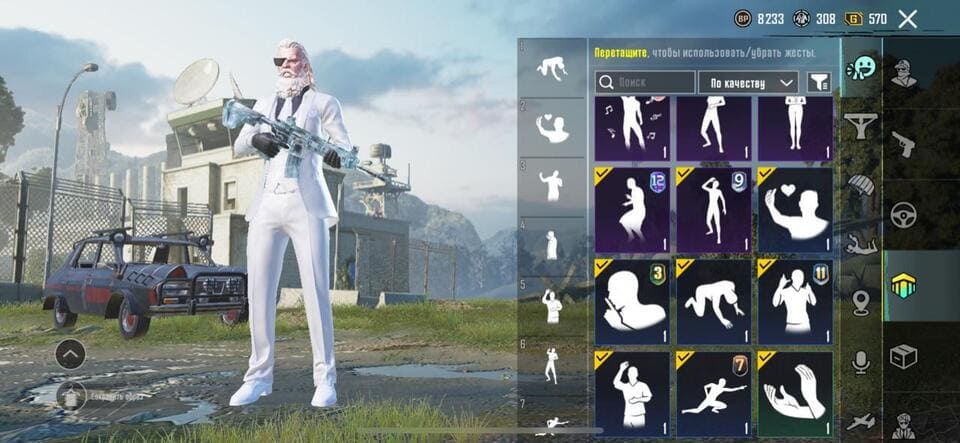Pick the clapping hands emote tile
The image size is (960, 443).
click(x=795, y=393)
